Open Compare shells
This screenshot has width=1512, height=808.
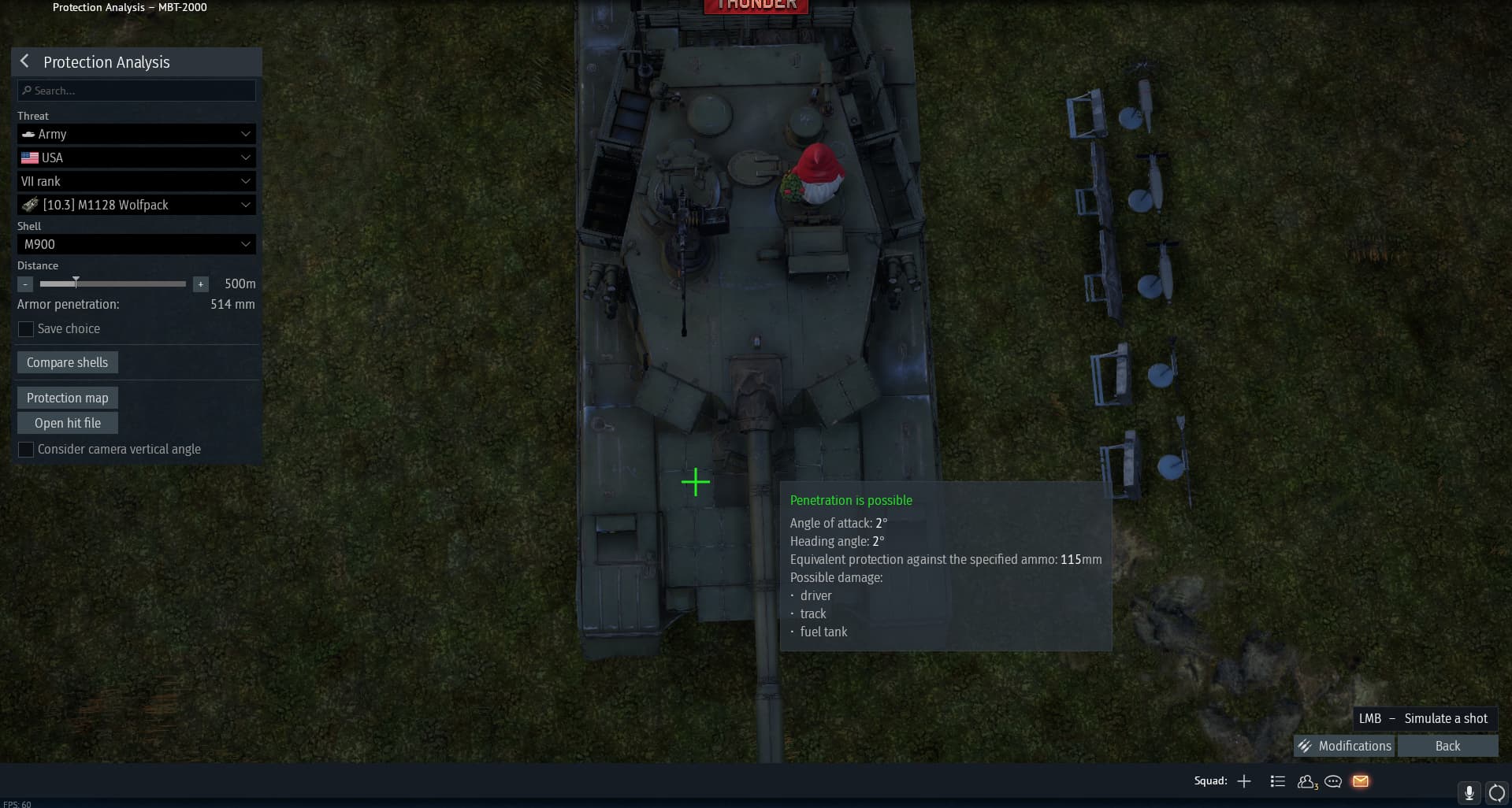(x=67, y=362)
